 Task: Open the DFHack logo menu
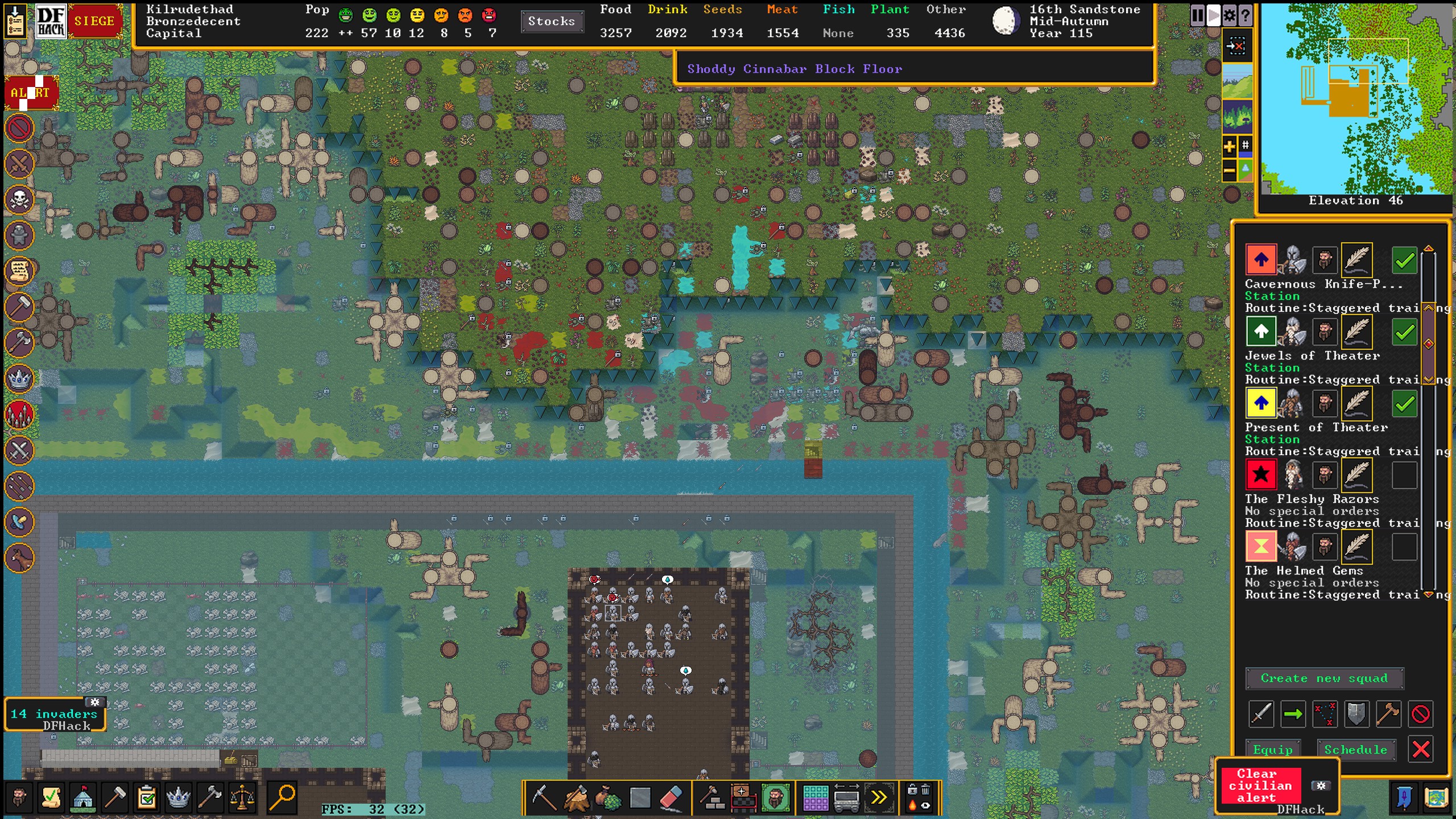51,22
